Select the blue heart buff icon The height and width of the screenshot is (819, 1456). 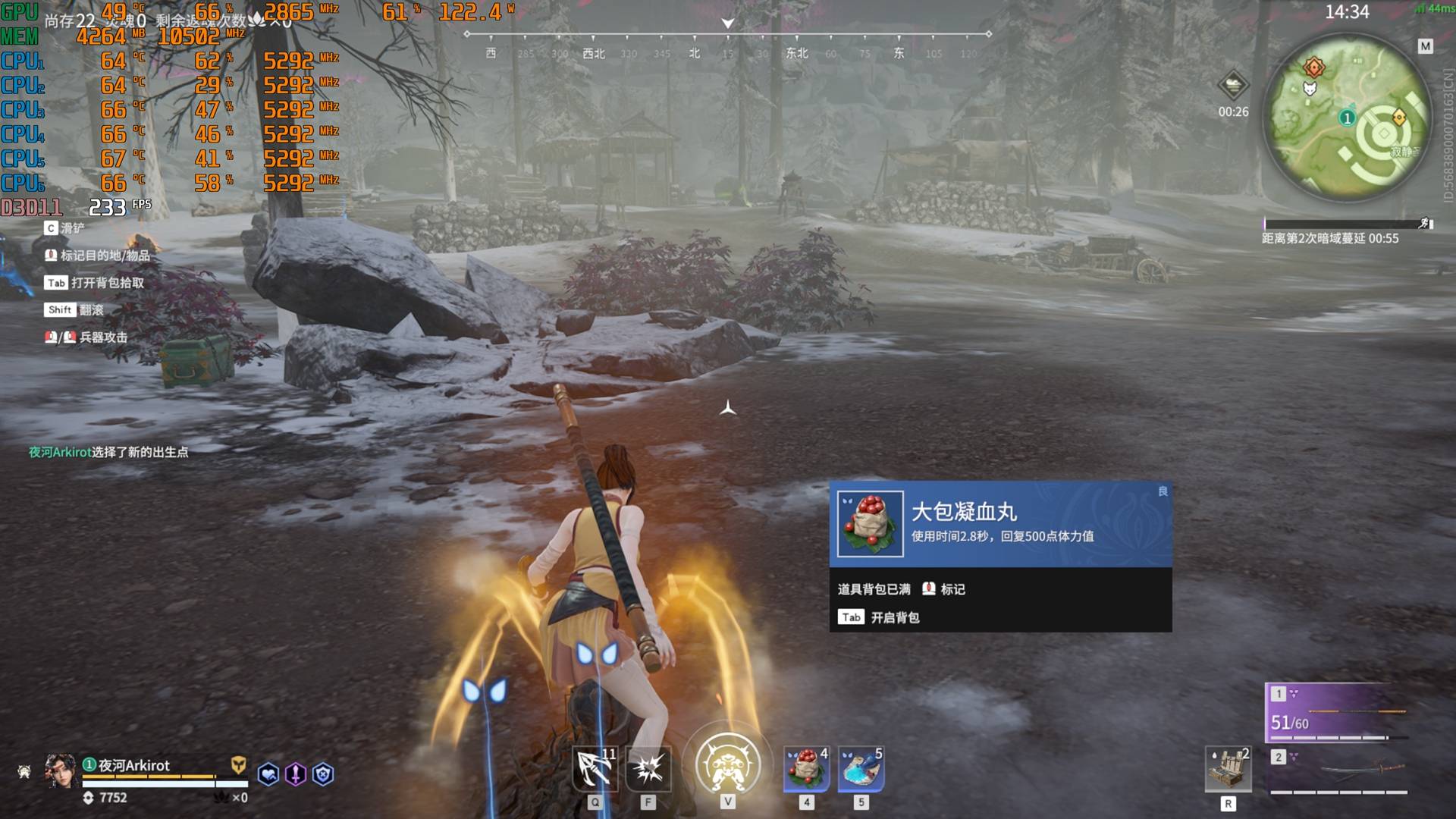(x=268, y=774)
